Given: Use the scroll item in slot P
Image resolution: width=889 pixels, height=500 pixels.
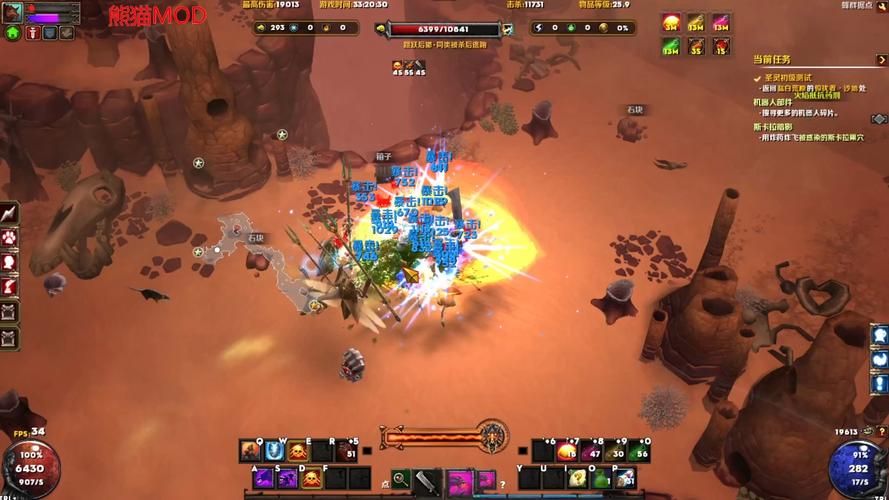Looking at the screenshot, I should click(x=625, y=479).
